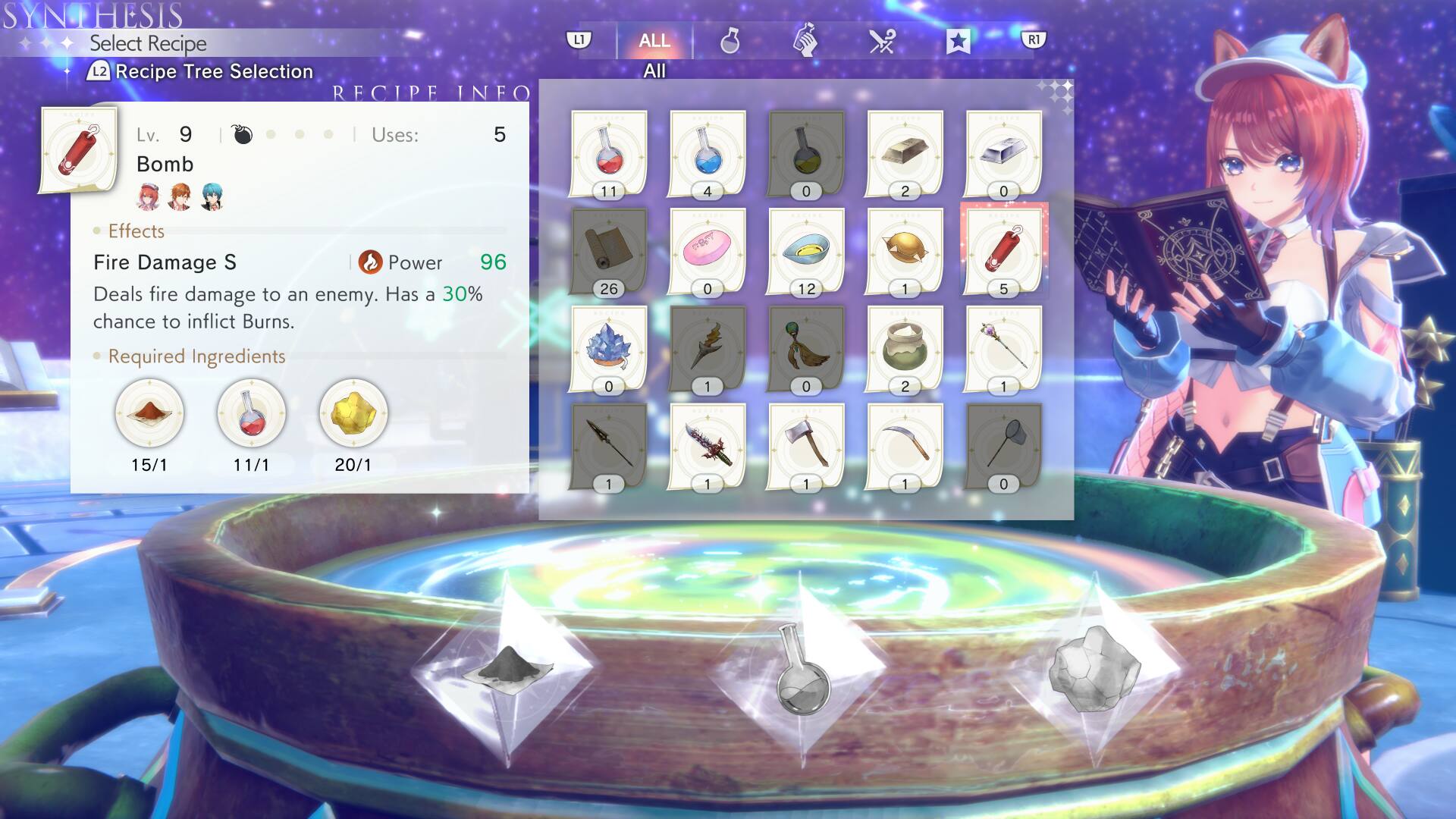
Task: Toggle the Favorites star filter
Action: [959, 41]
